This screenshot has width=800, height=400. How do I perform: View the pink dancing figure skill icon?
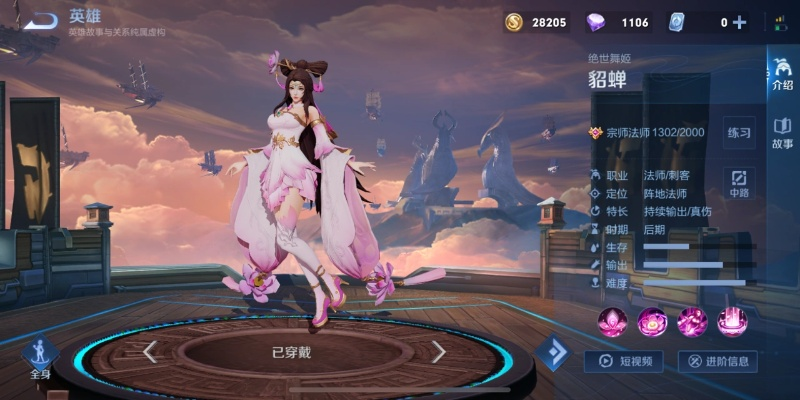tap(692, 321)
